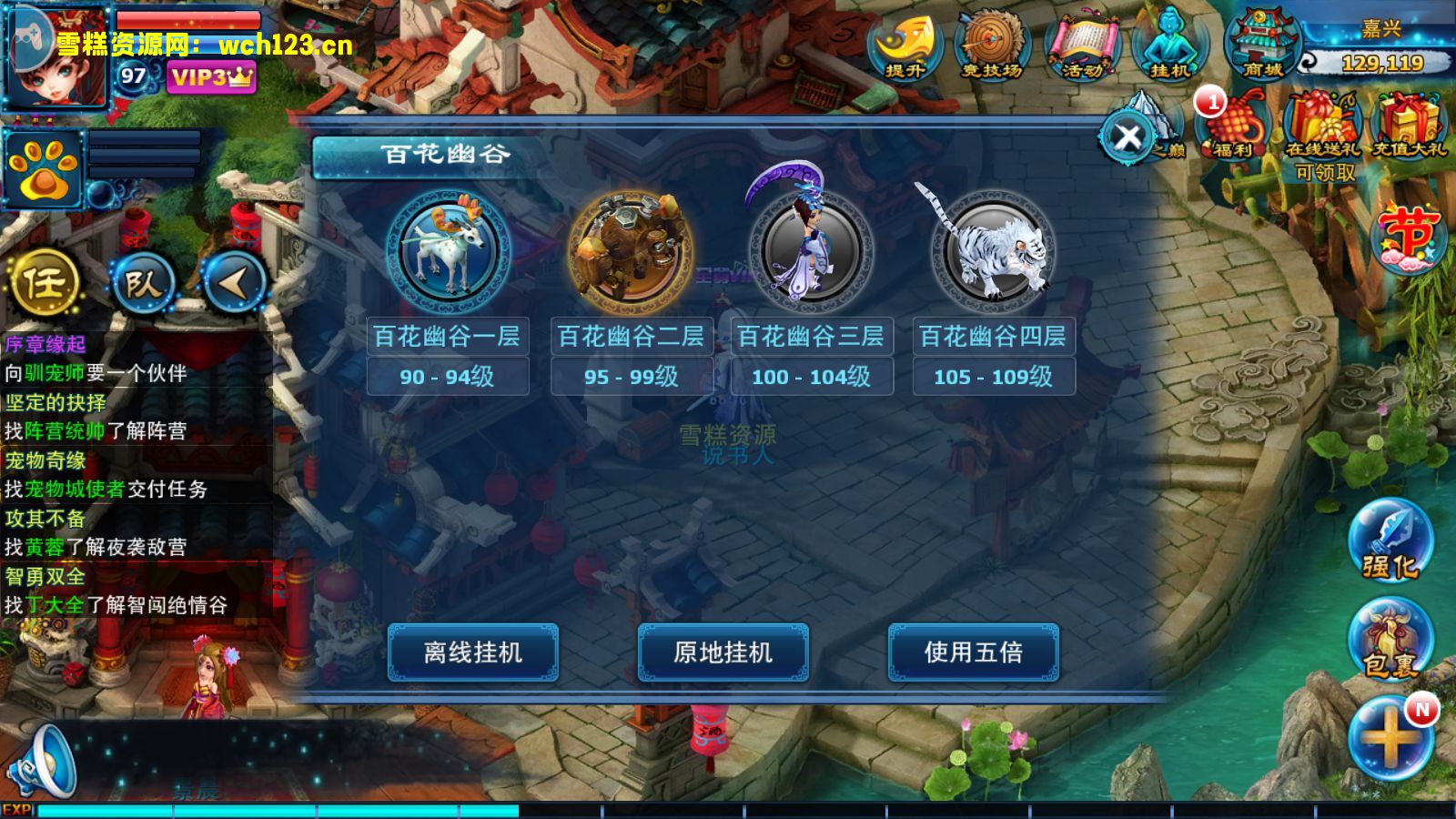Open the 强化 enhance panel

pyautogui.click(x=1392, y=541)
